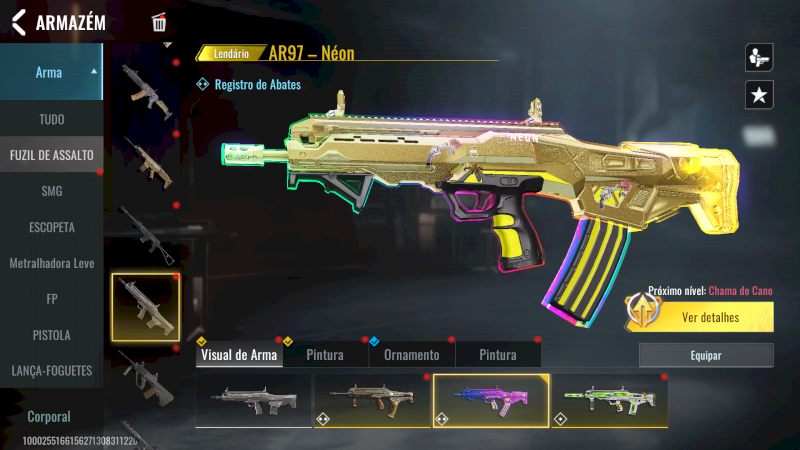800x450 pixels.
Task: Switch to the SMG weapon category
Action: (51, 191)
